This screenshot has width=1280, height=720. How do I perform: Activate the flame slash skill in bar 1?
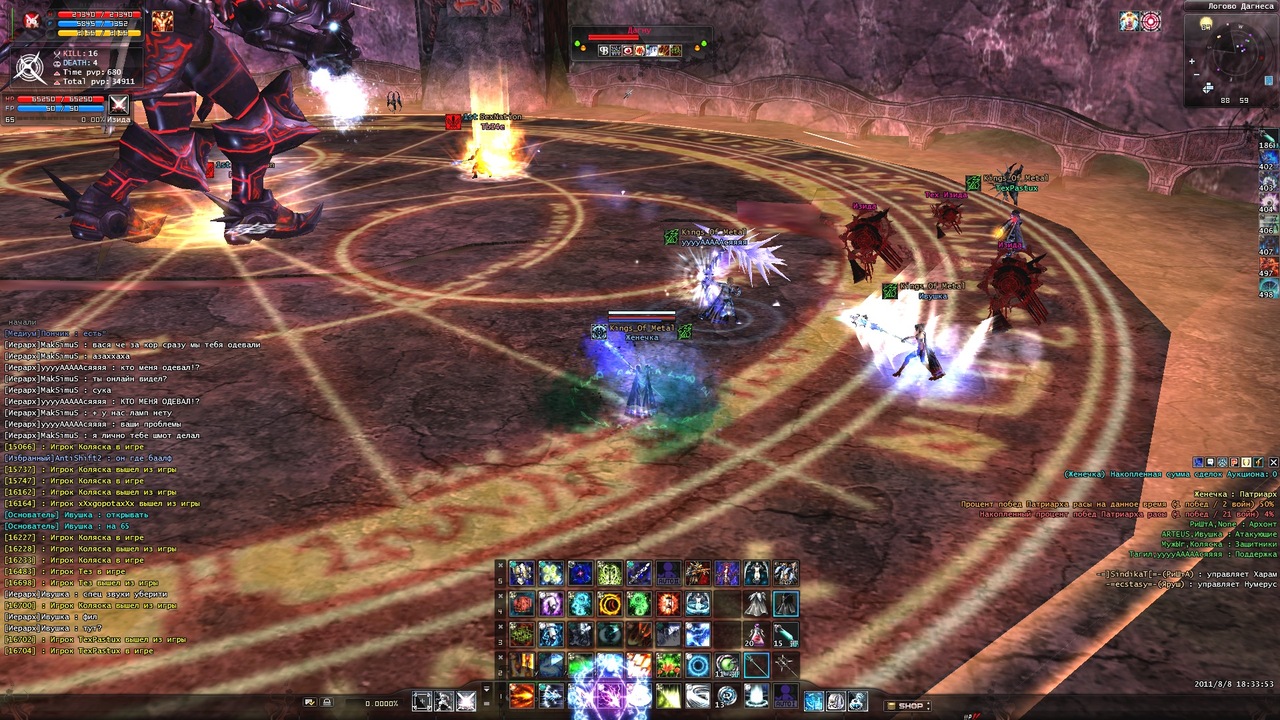pyautogui.click(x=522, y=695)
